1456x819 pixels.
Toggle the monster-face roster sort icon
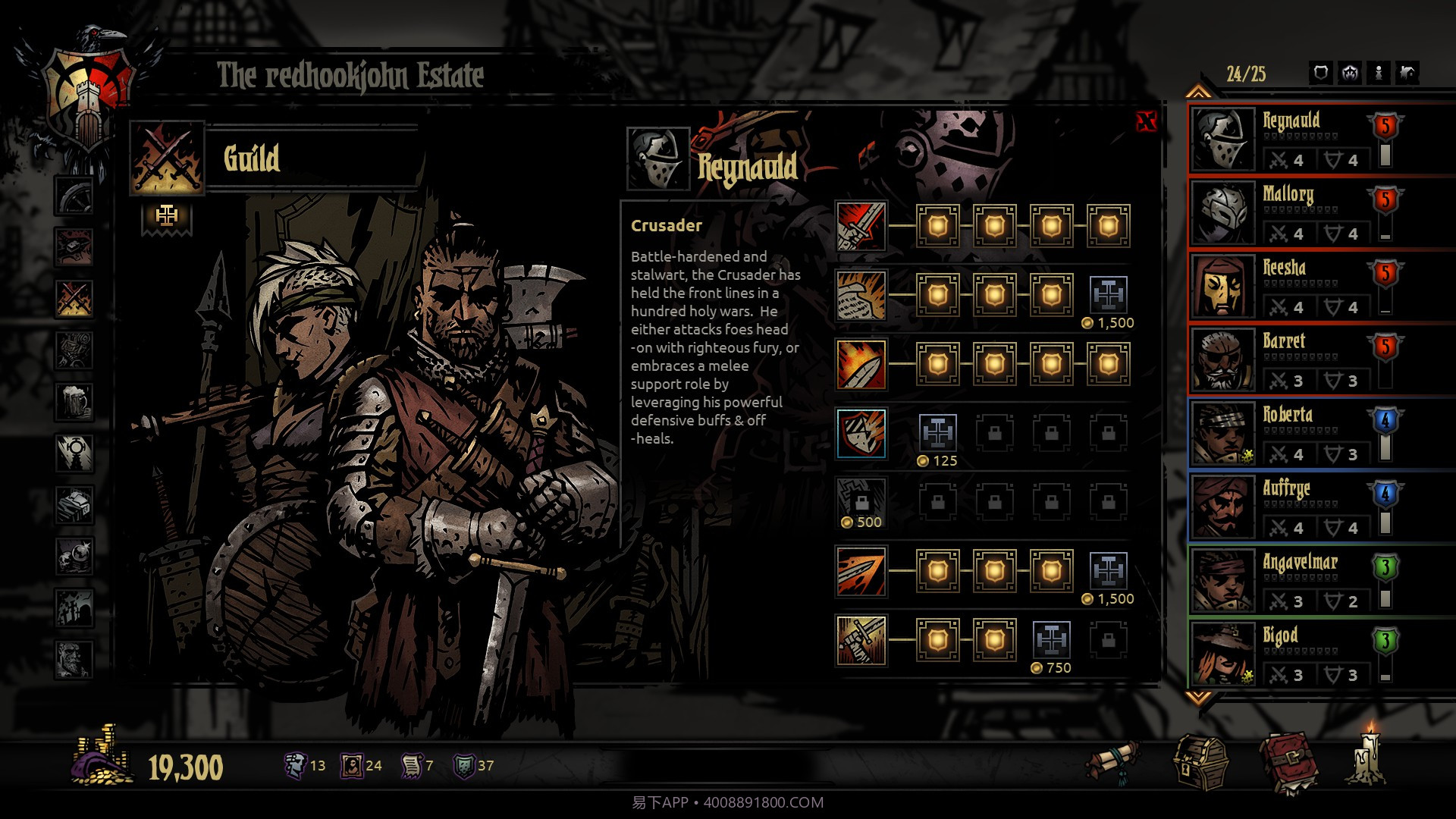pyautogui.click(x=1349, y=74)
